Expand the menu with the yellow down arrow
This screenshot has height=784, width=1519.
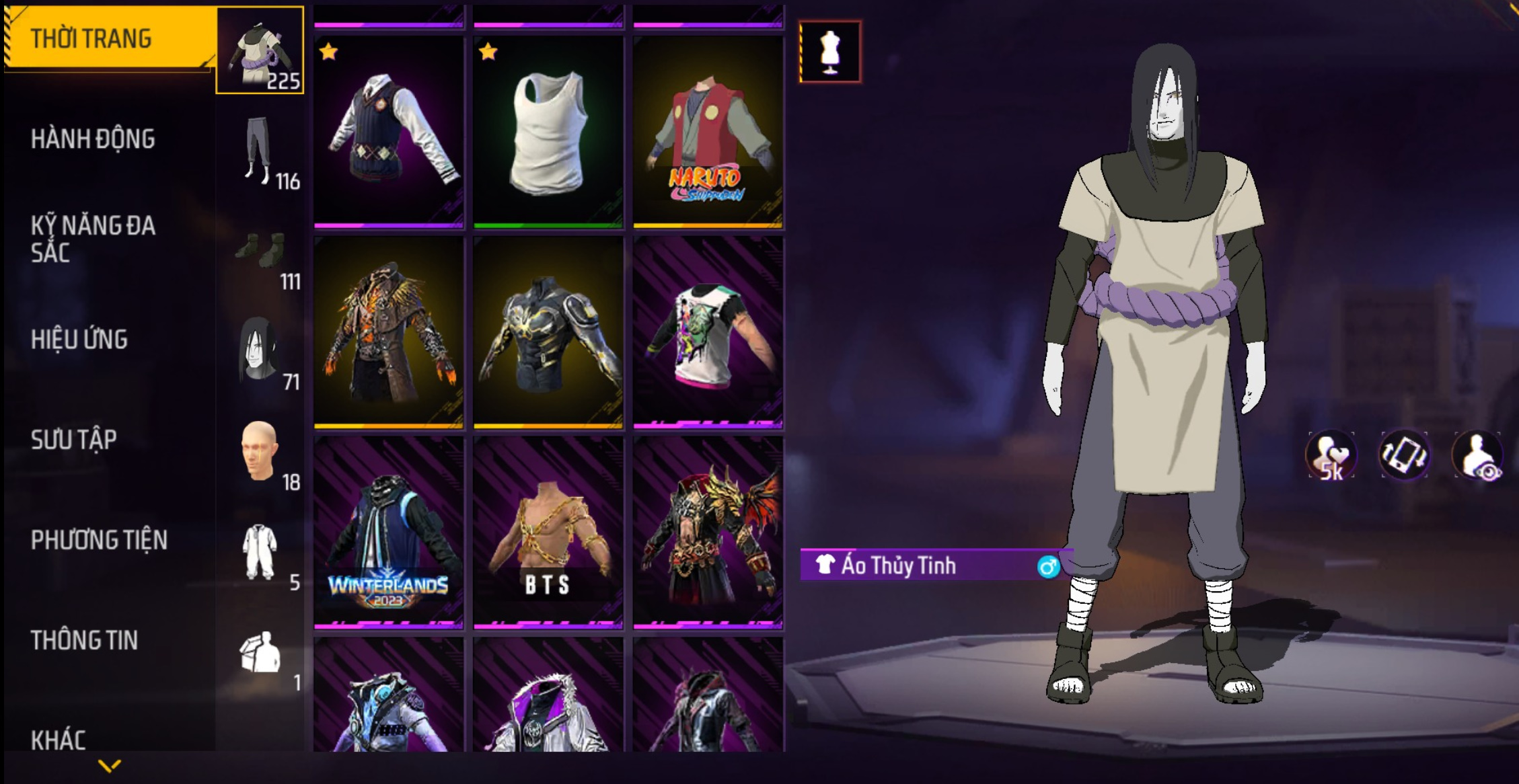pos(109,765)
